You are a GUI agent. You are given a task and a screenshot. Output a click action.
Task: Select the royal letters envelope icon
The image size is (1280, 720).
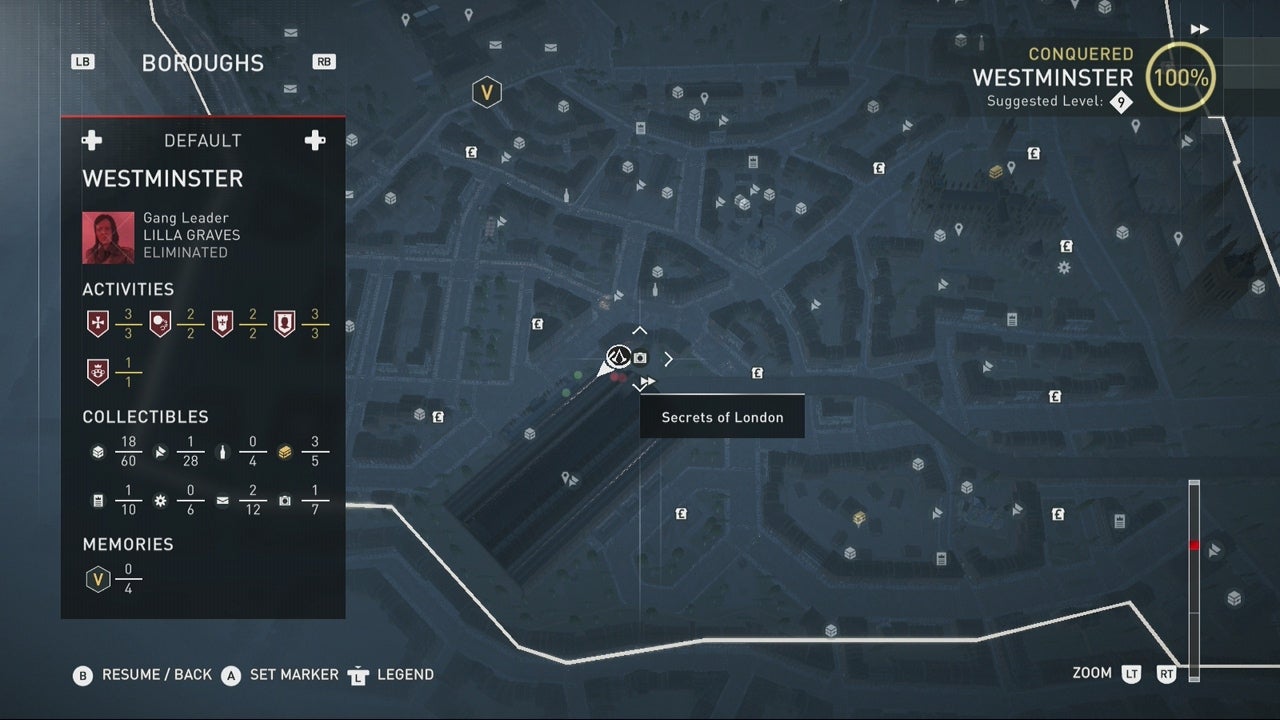point(222,500)
